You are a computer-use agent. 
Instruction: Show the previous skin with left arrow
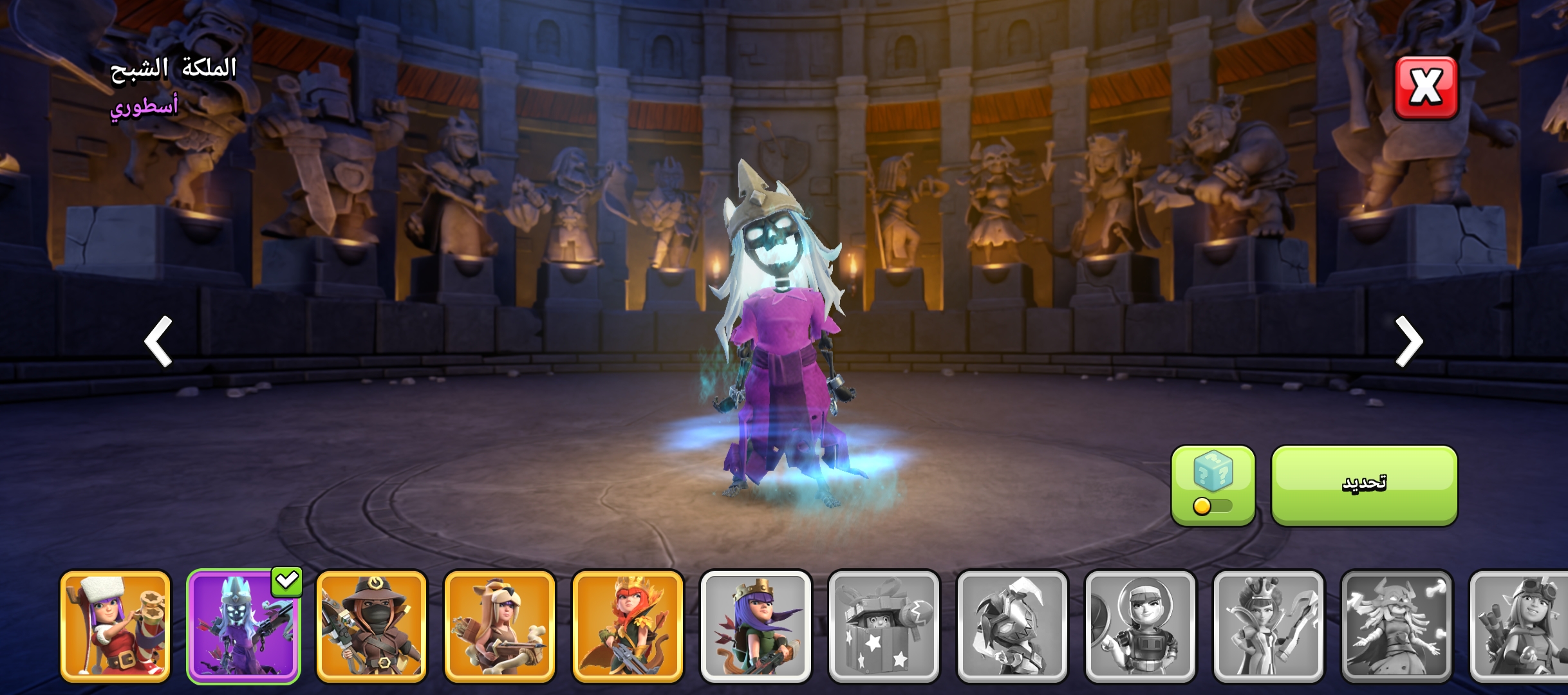158,341
